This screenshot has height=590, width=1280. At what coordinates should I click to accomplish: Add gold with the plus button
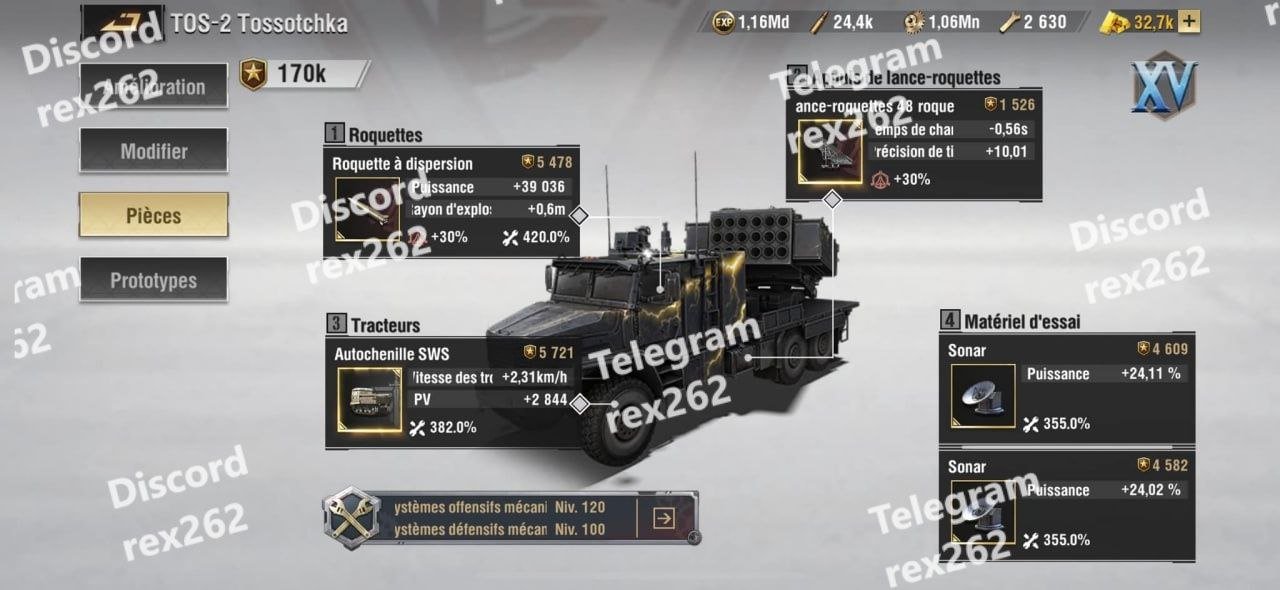[x=1189, y=21]
